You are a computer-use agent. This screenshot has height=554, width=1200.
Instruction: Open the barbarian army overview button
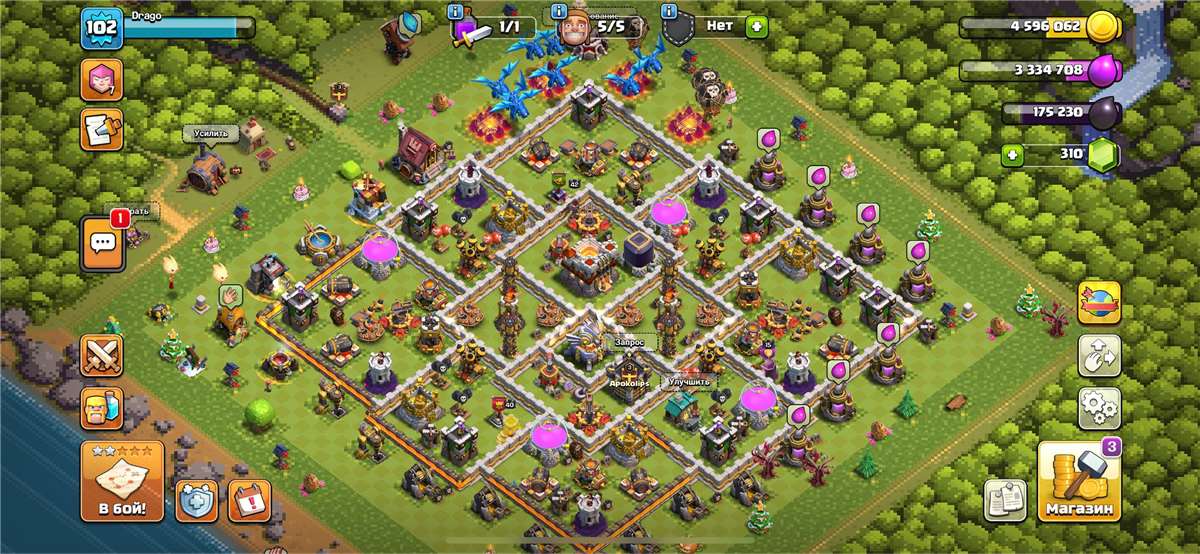pos(102,407)
